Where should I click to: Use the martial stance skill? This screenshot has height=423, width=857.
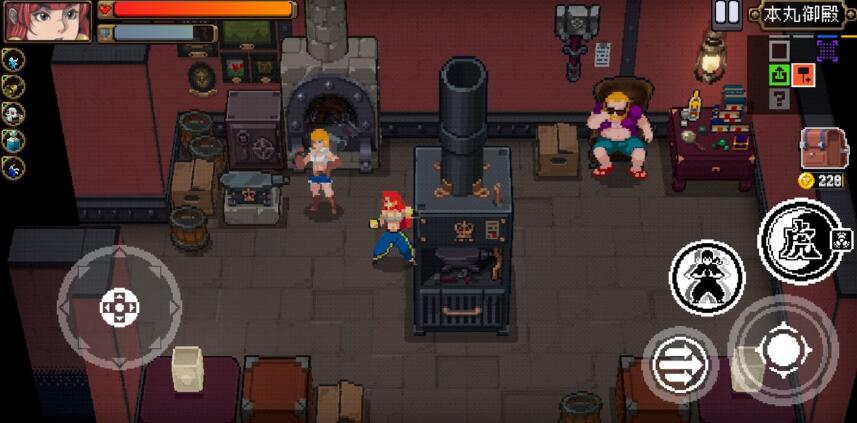point(707,274)
